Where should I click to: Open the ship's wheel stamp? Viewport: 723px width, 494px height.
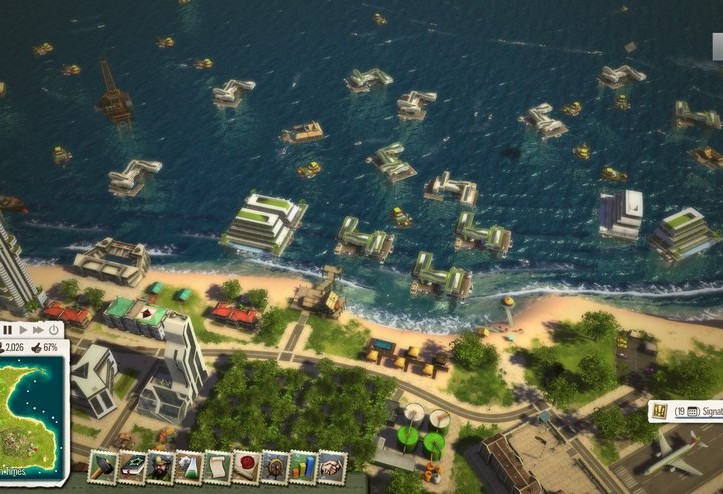click(274, 467)
